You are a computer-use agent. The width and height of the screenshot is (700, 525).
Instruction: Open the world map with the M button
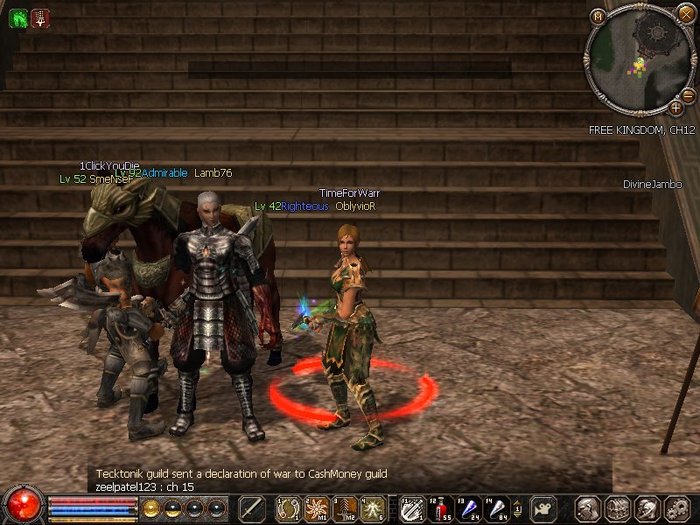598,16
